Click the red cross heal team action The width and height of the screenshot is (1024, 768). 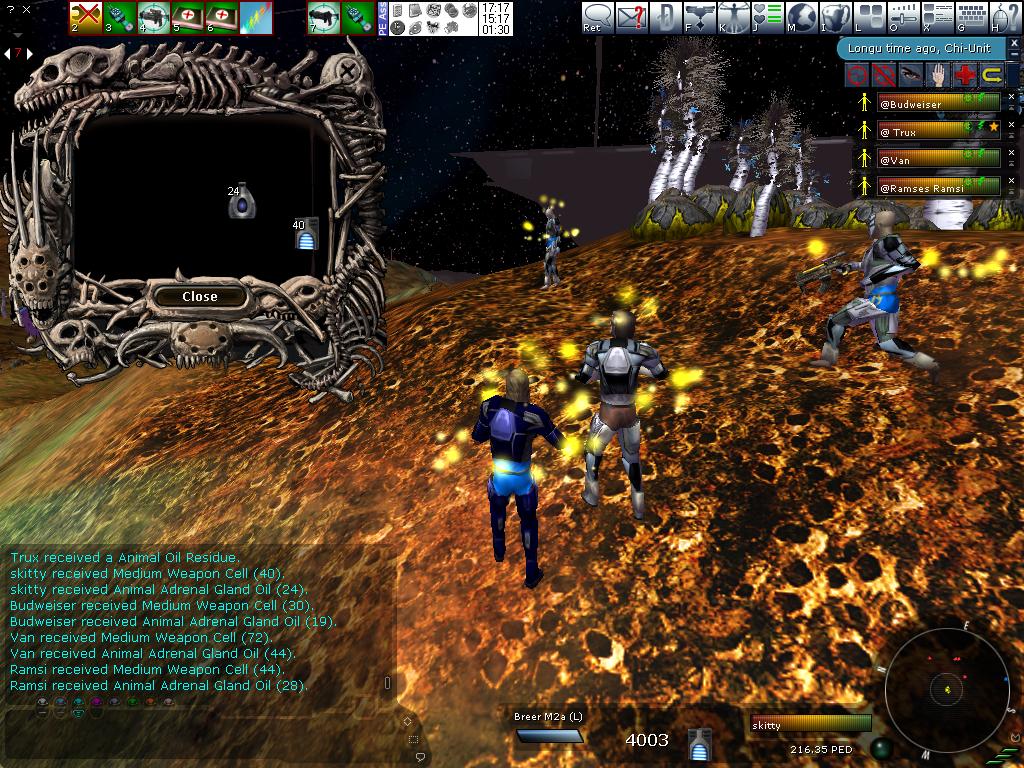964,75
